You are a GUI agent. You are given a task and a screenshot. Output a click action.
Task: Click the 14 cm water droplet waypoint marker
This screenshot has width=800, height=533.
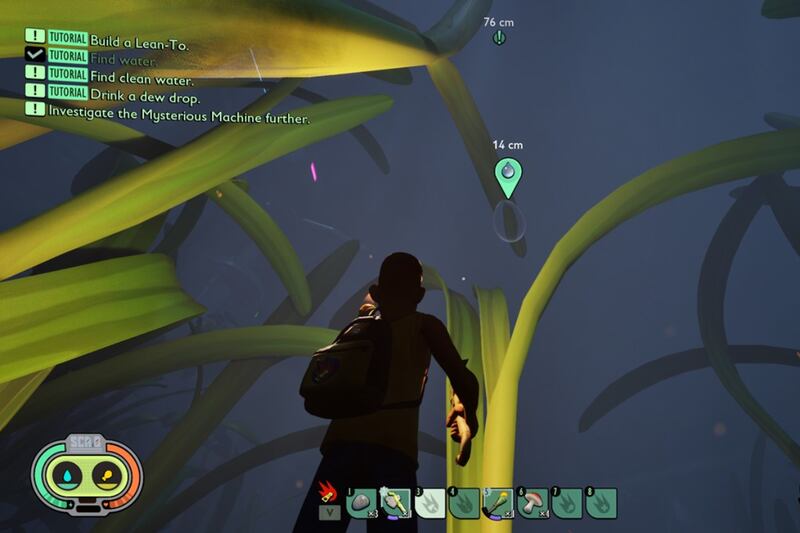click(509, 176)
